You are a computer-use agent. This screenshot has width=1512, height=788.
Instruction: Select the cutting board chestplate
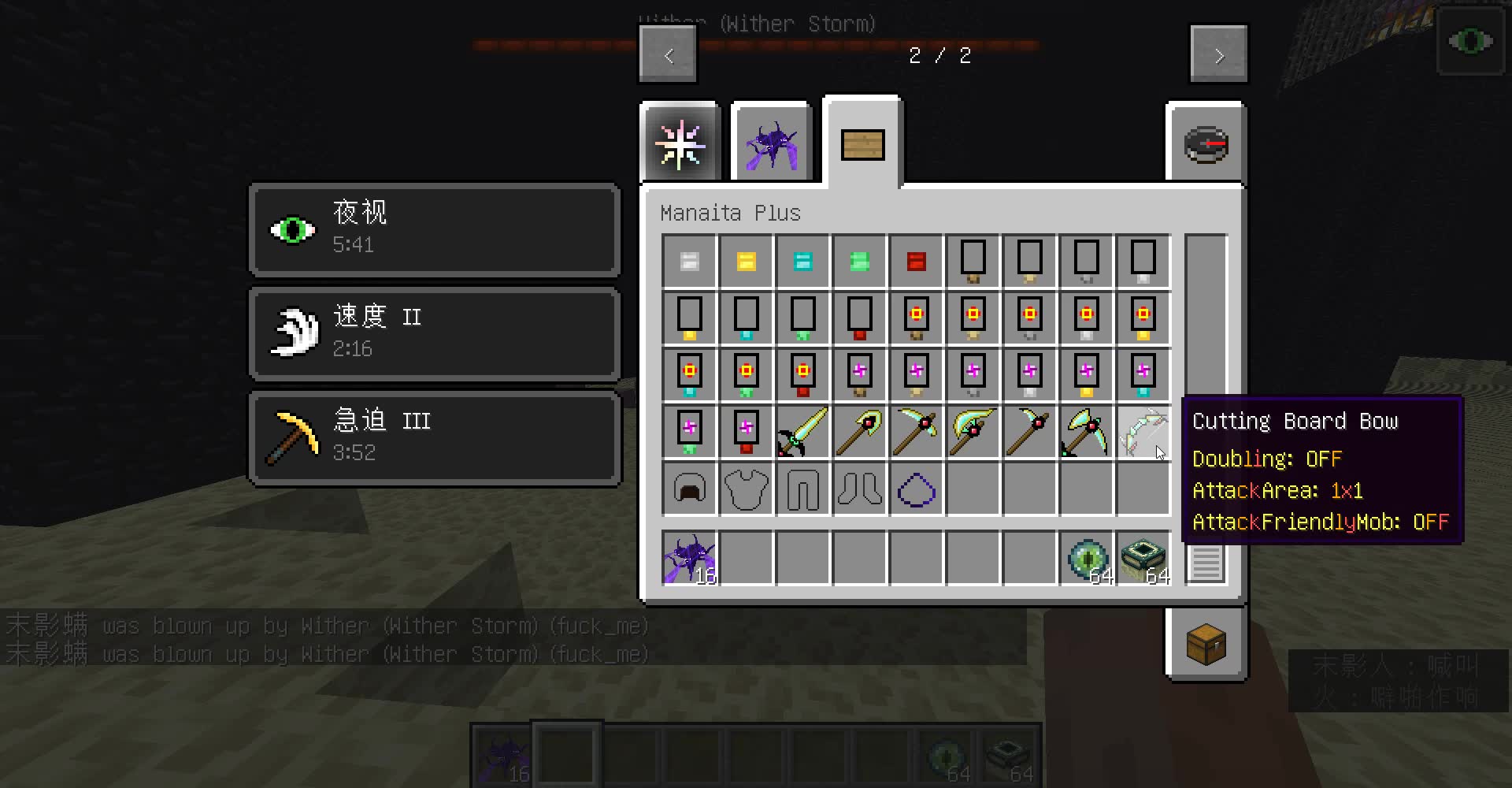pyautogui.click(x=746, y=489)
